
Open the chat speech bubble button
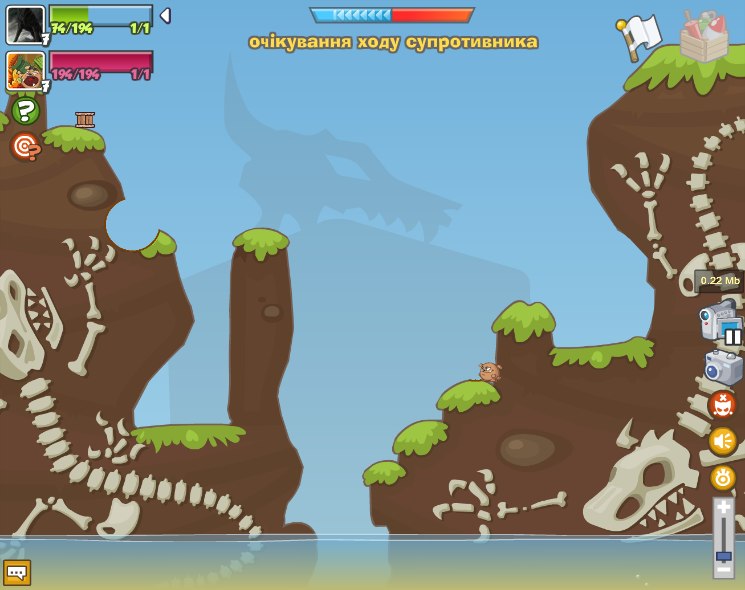[x=17, y=572]
